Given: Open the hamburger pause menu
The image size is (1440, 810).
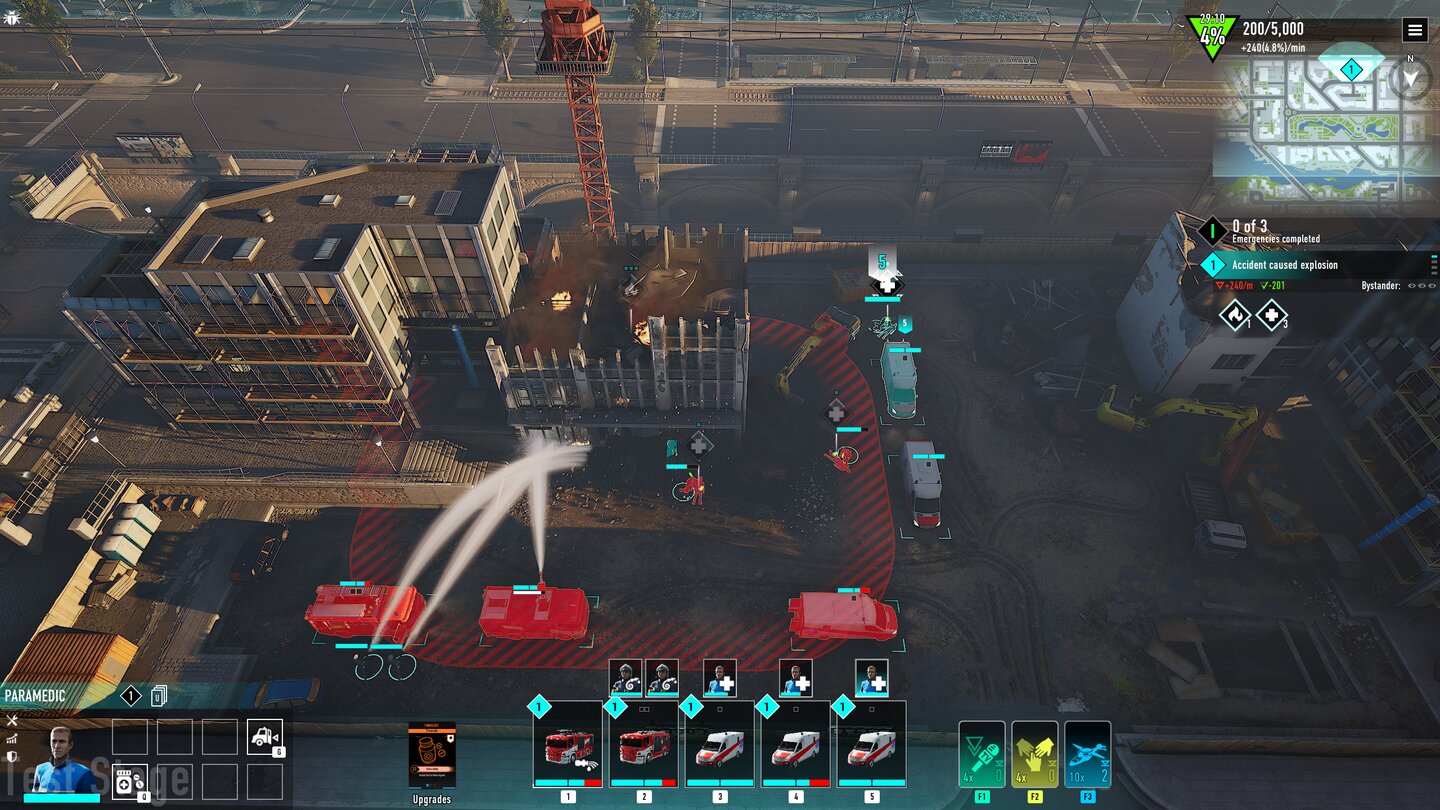Looking at the screenshot, I should tap(1414, 30).
